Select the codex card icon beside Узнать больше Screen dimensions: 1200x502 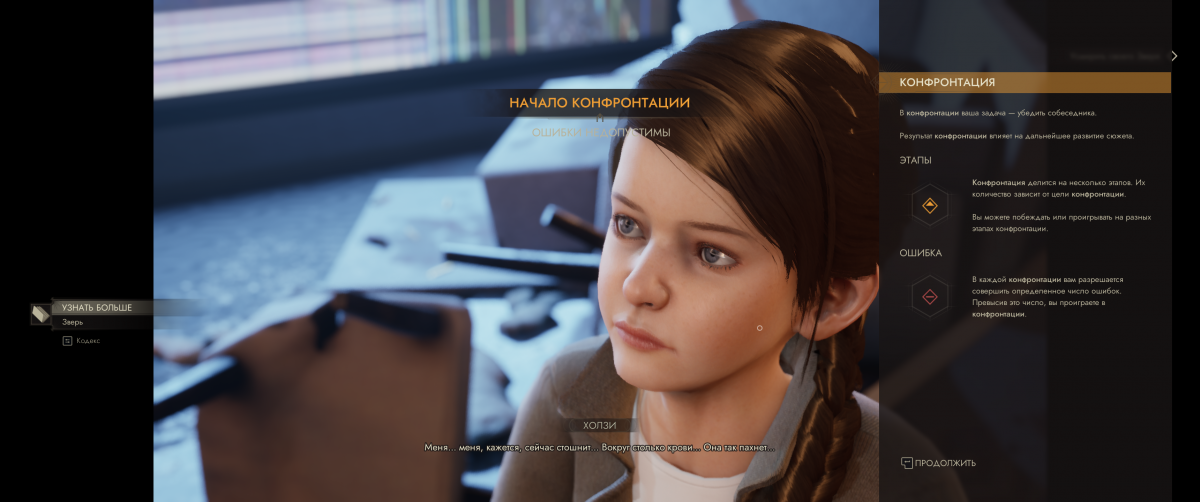click(x=40, y=314)
